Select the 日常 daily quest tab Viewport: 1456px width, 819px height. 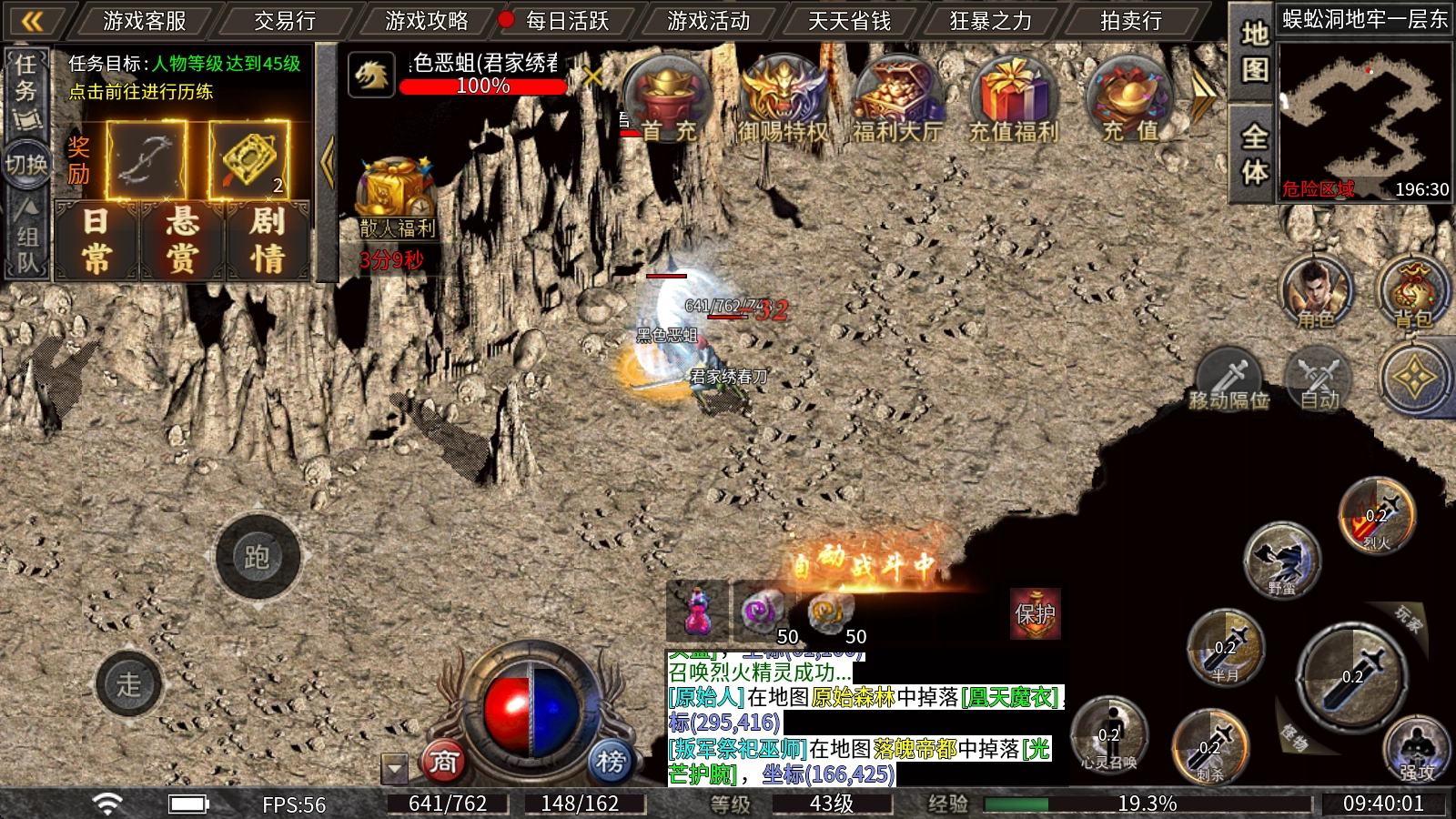[96, 240]
